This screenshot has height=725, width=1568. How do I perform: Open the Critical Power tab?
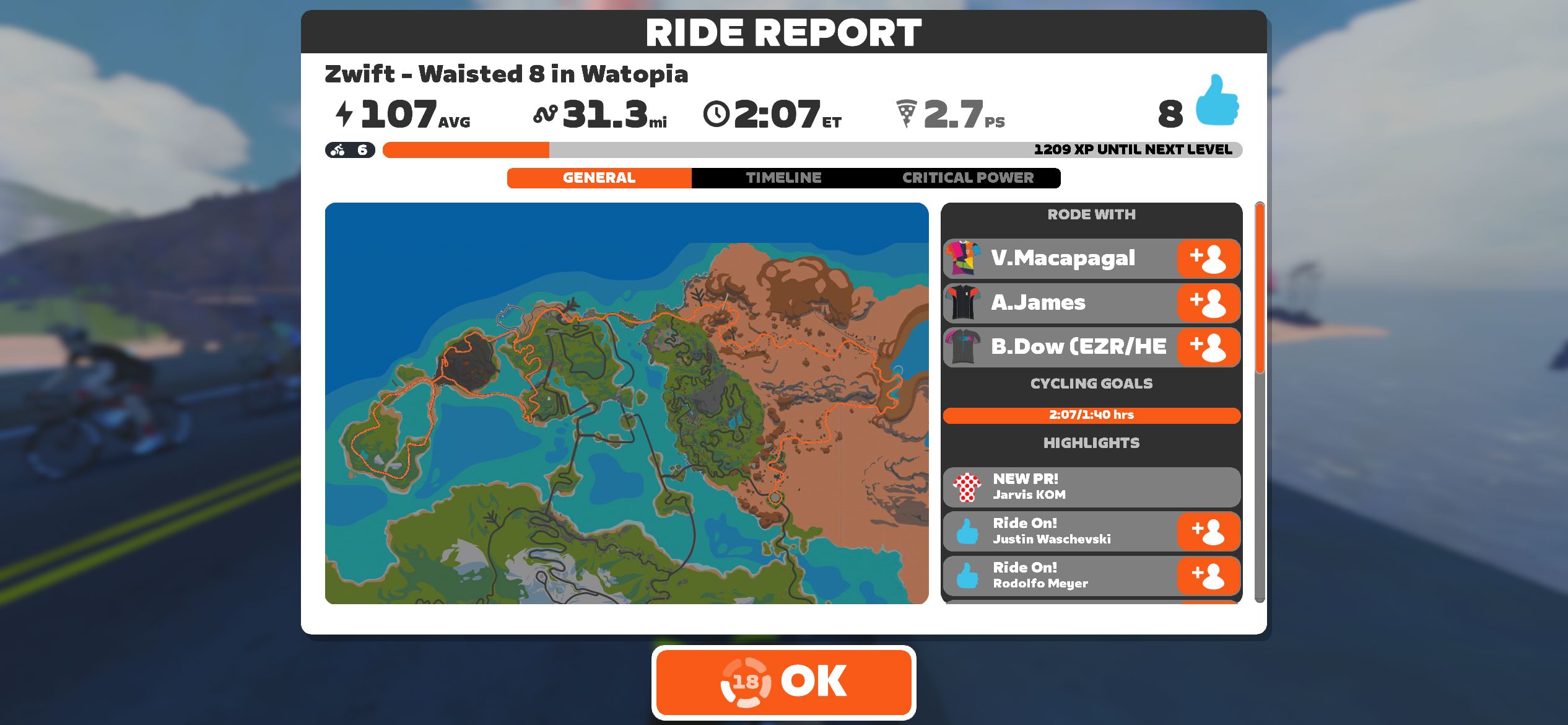click(967, 178)
